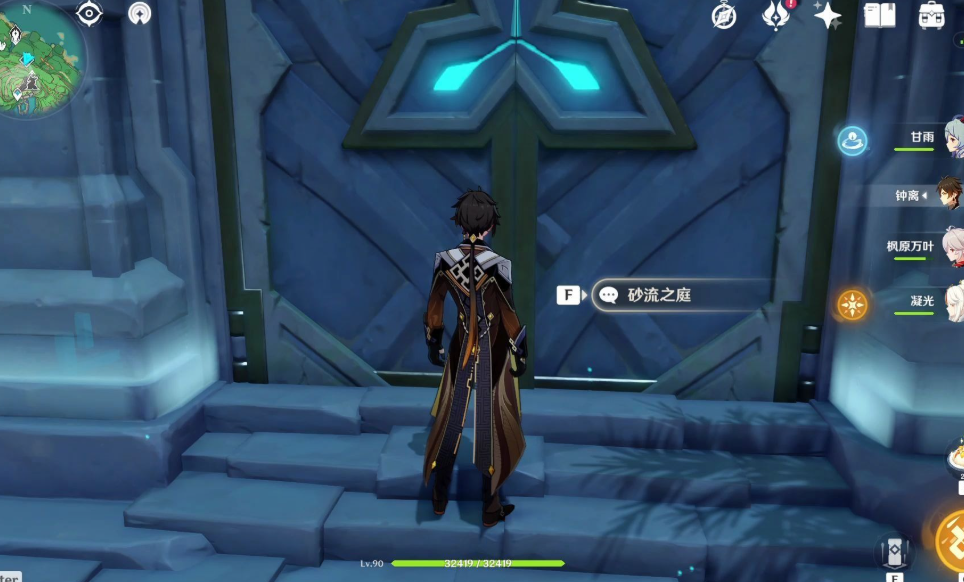Viewport: 964px width, 582px height.
Task: Use the food dish quick-slot icon
Action: (x=954, y=458)
